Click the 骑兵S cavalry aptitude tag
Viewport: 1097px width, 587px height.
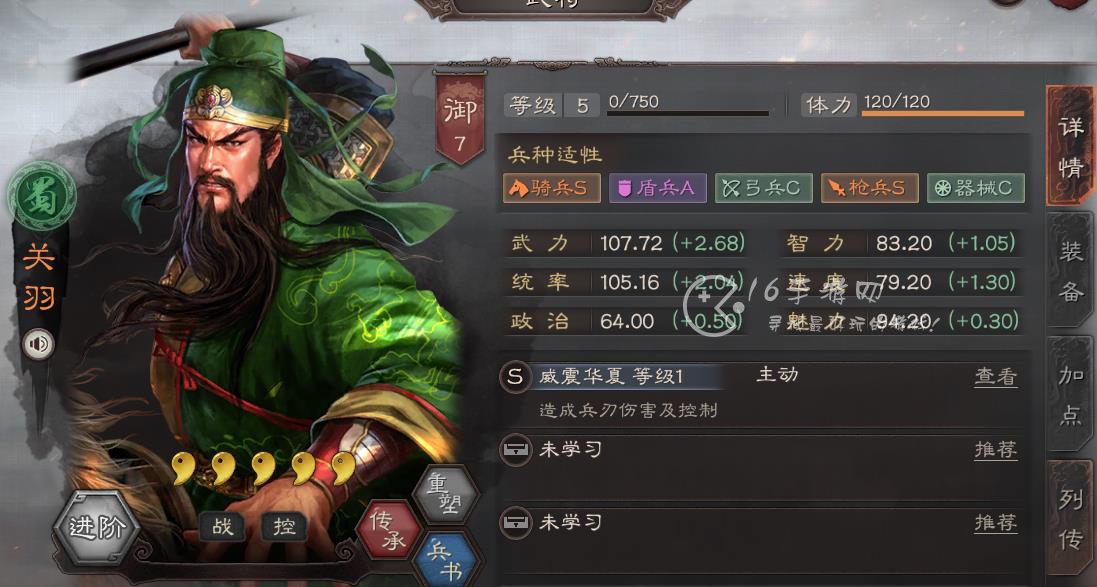(551, 187)
